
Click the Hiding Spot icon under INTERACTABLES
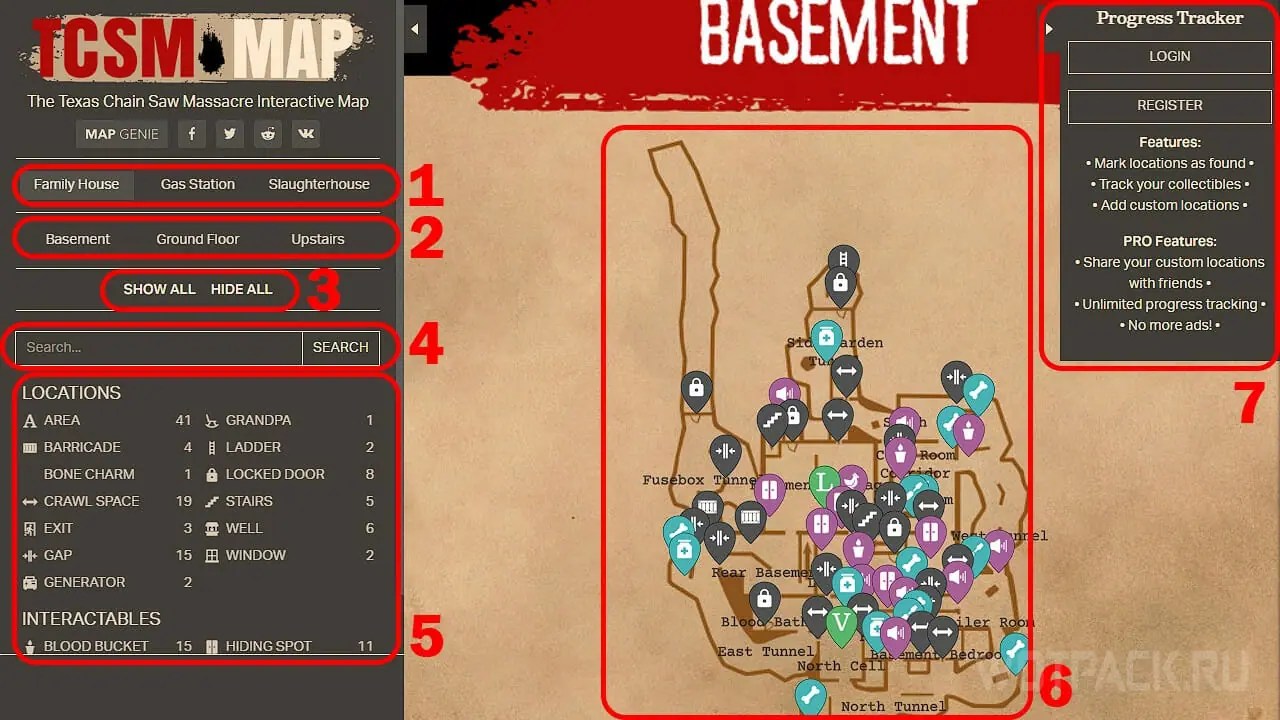pyautogui.click(x=212, y=646)
